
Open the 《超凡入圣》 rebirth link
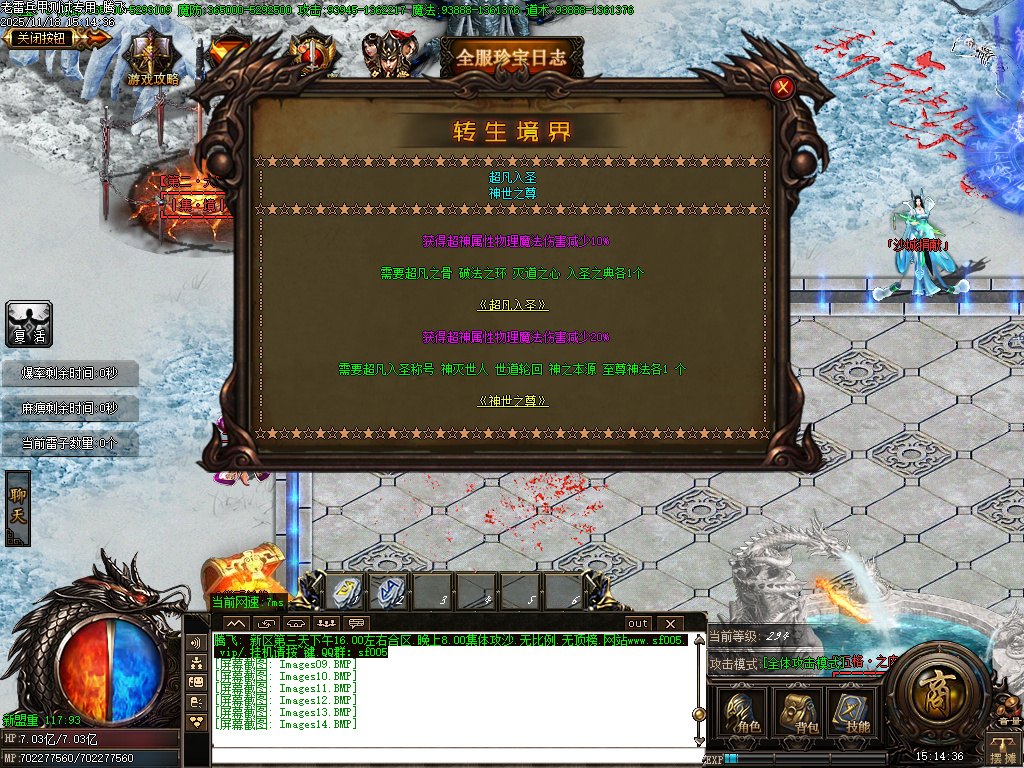pyautogui.click(x=513, y=305)
